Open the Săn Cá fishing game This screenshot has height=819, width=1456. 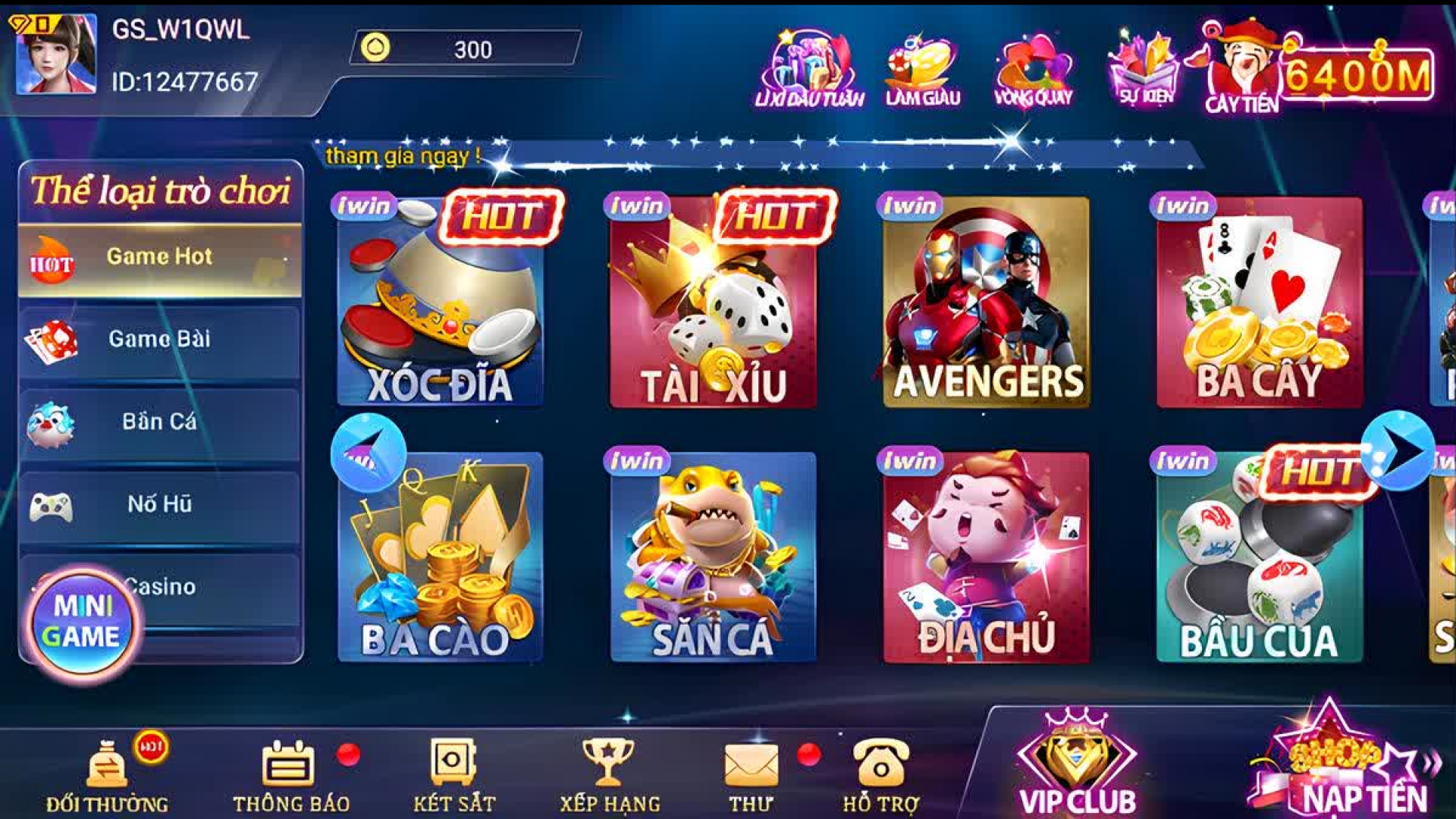(713, 557)
